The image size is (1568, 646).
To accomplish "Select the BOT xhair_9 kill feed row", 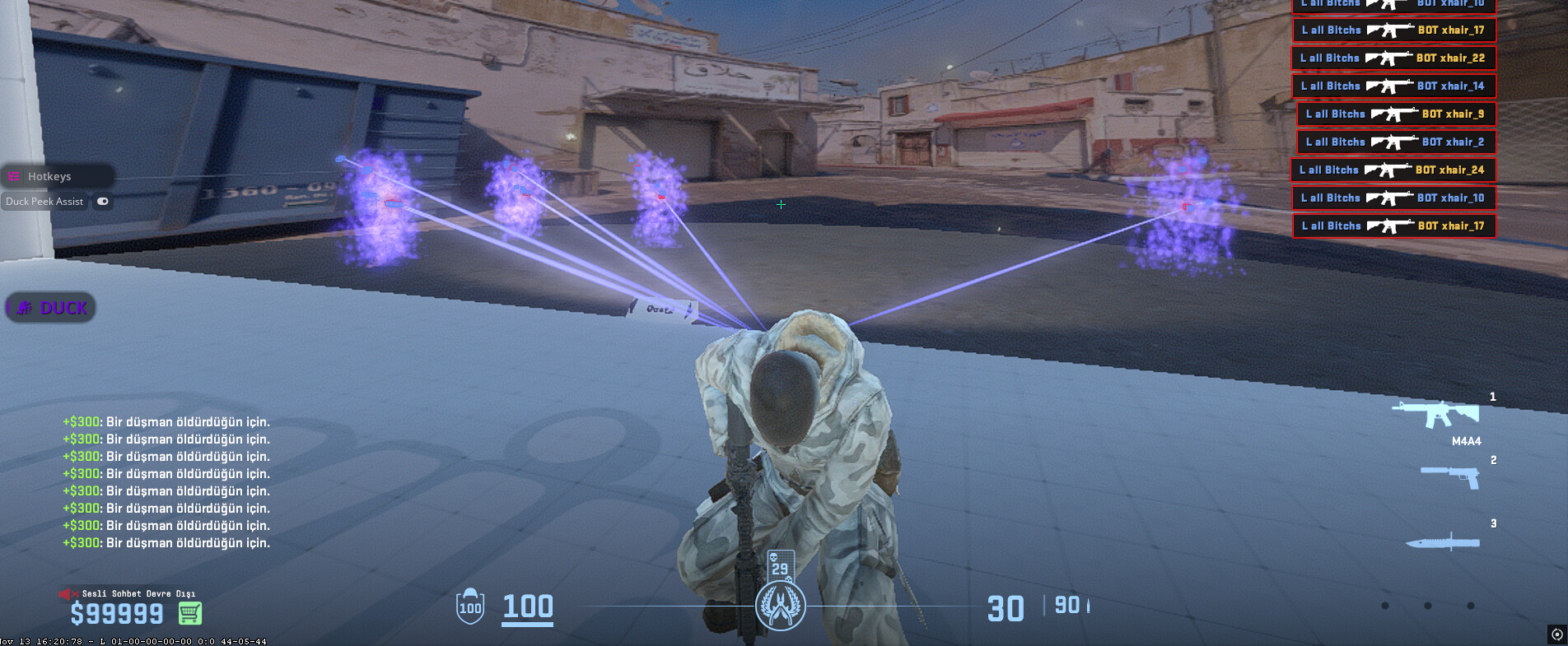I will [1395, 114].
